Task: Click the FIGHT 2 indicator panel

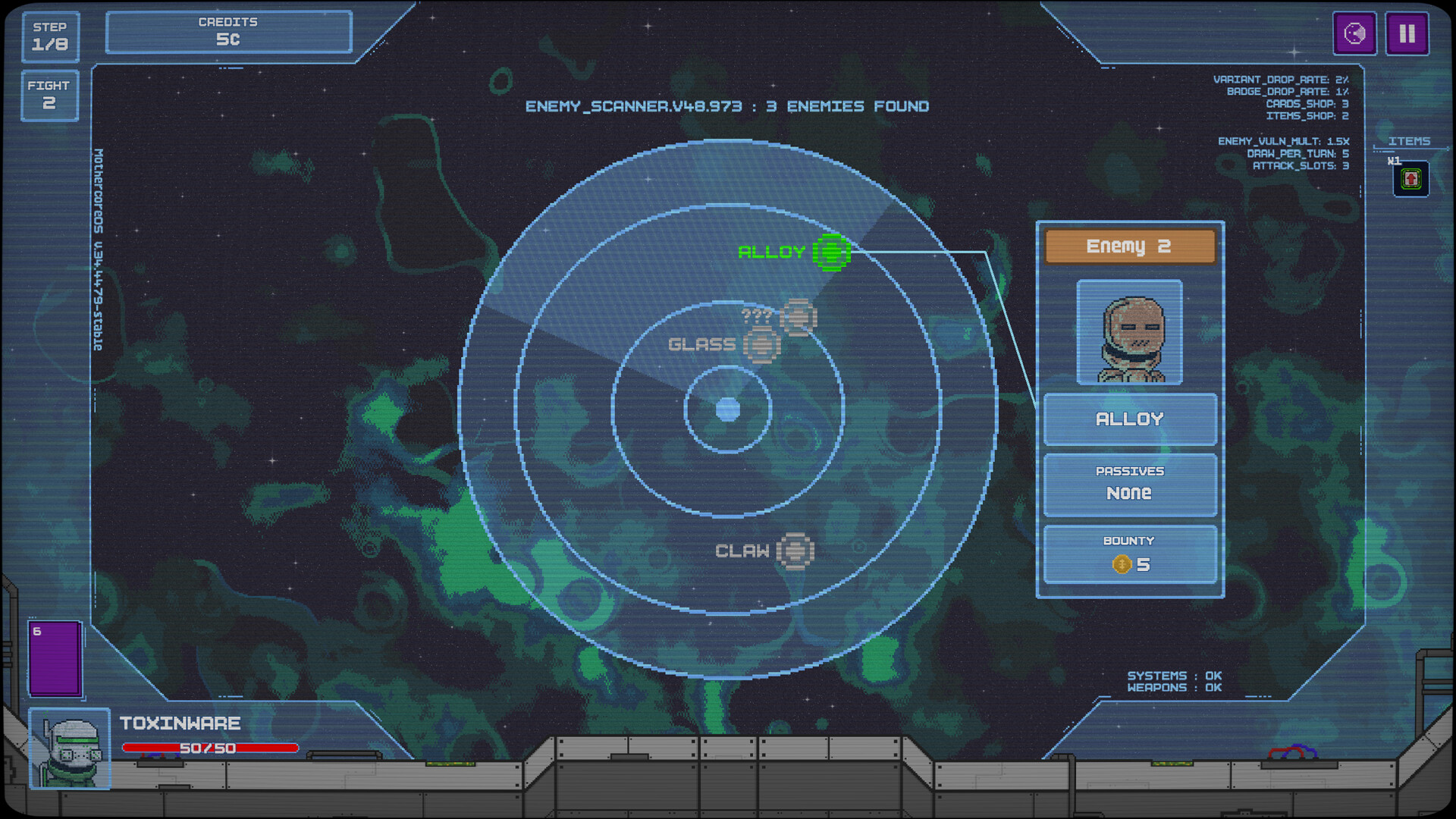Action: (x=49, y=95)
